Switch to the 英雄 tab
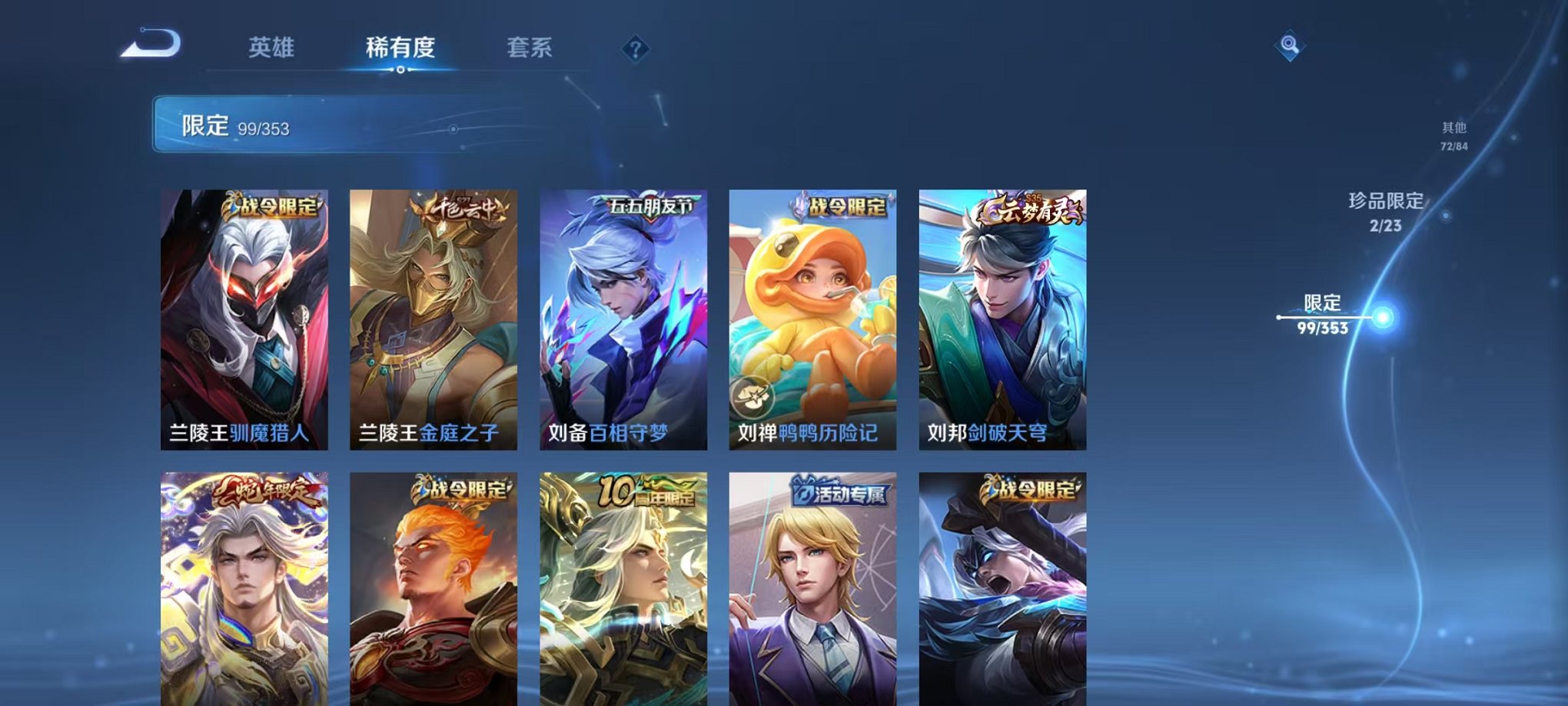Viewport: 1568px width, 706px height. [x=274, y=48]
